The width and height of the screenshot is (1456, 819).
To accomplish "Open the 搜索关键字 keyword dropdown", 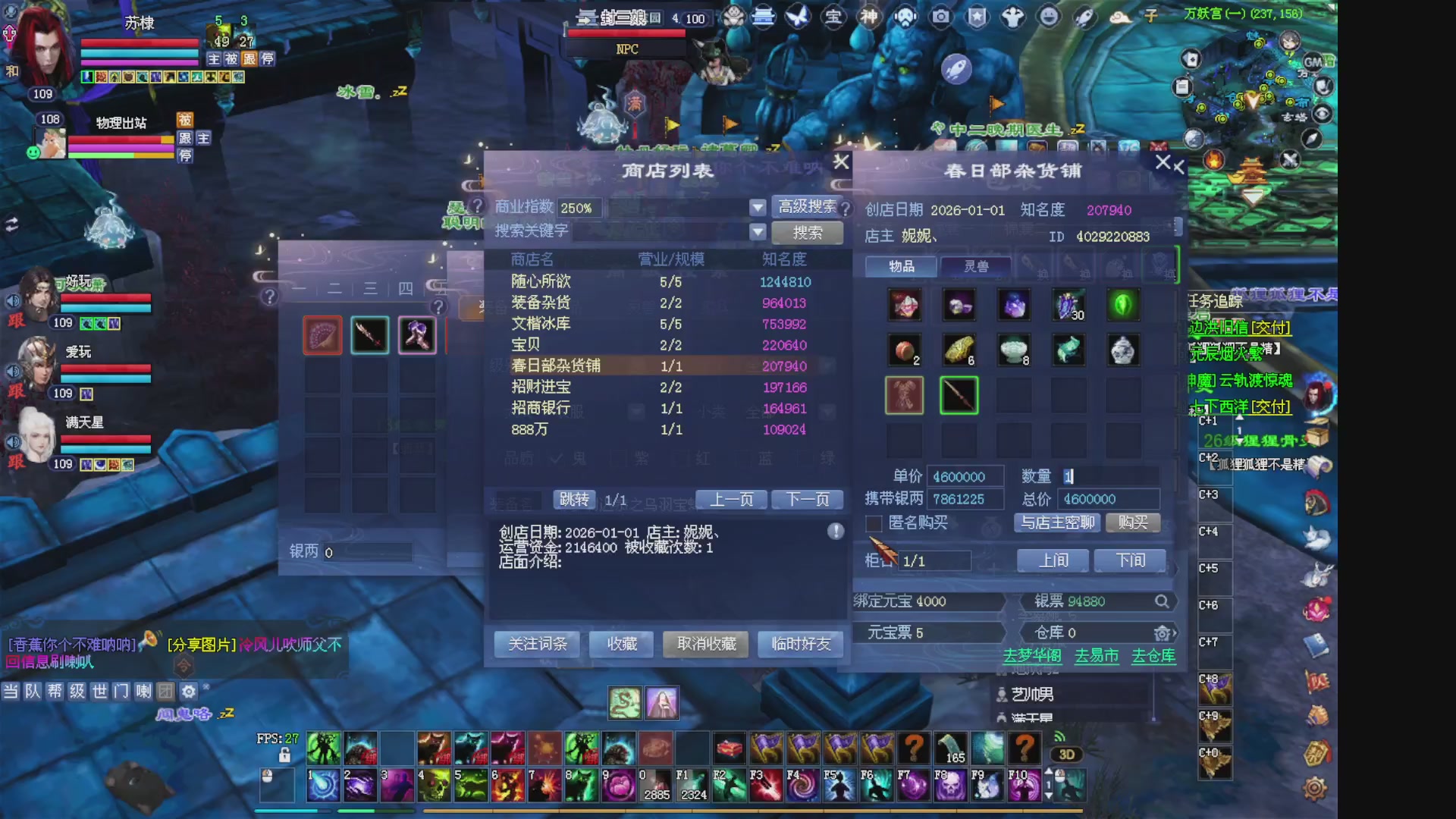I will pyautogui.click(x=758, y=232).
